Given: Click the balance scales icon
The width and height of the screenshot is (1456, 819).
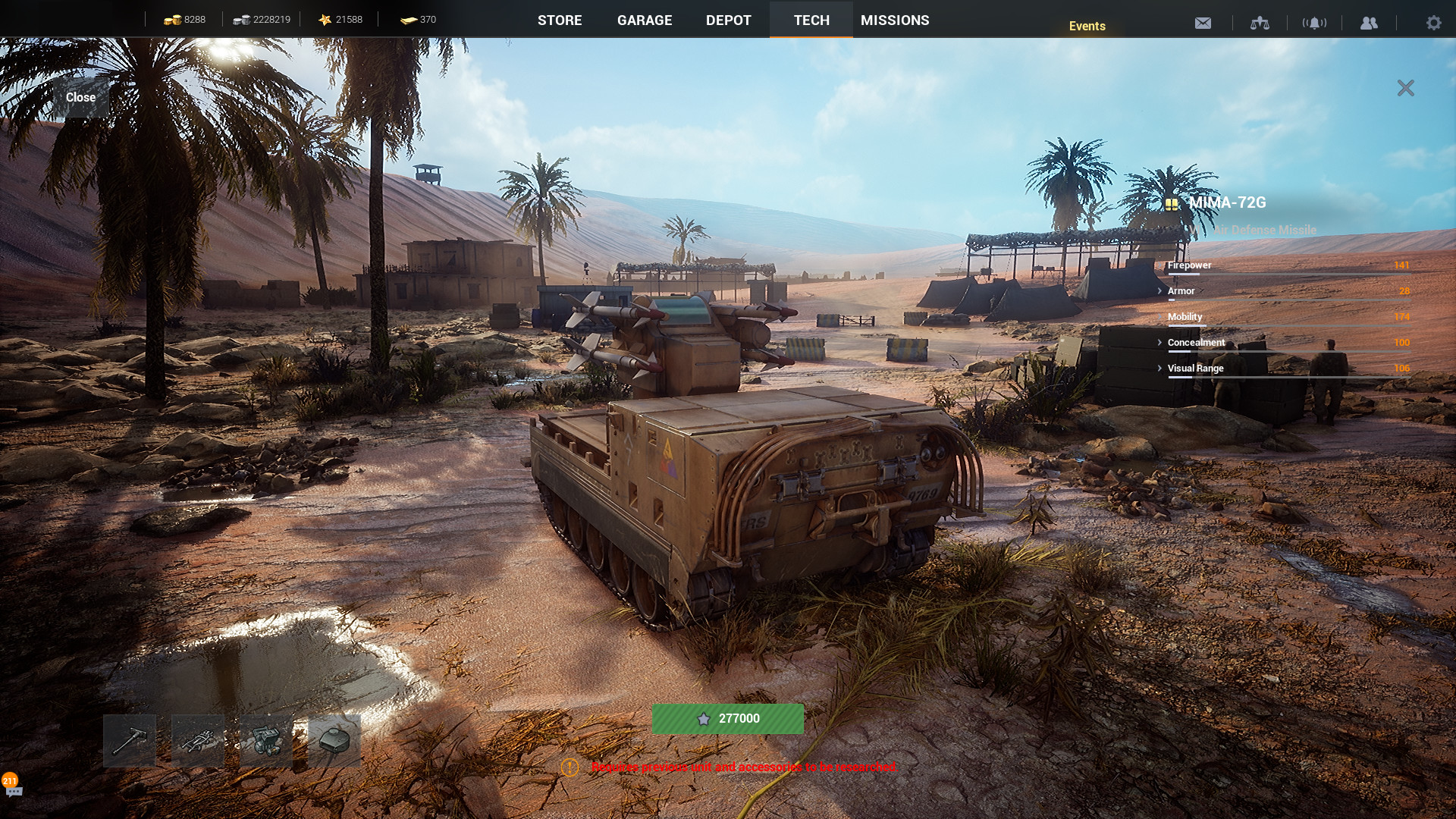Looking at the screenshot, I should pos(1260,23).
